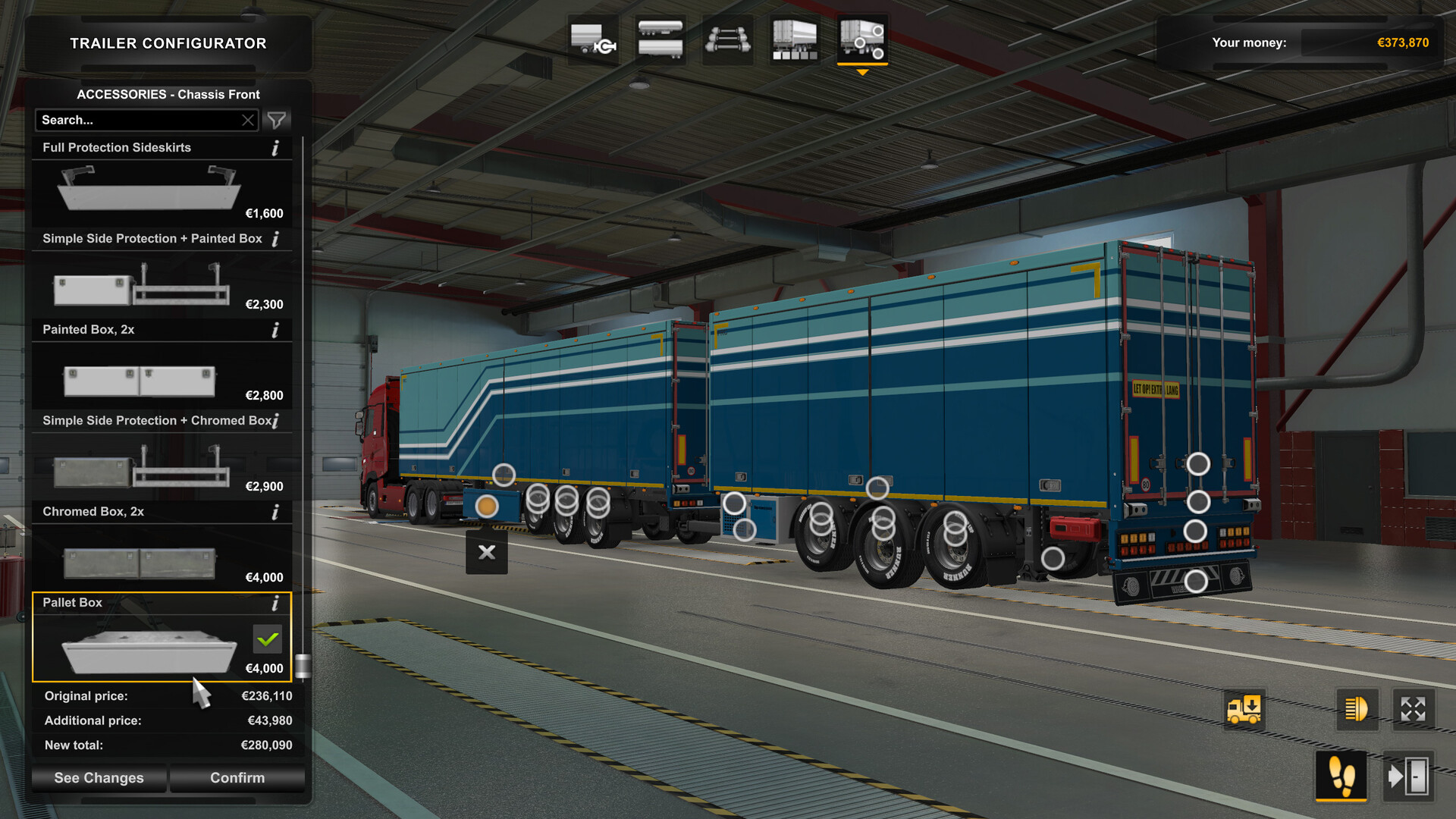Select the paint jobs trailer icon
Screen dimensions: 1456x819
(x=794, y=39)
